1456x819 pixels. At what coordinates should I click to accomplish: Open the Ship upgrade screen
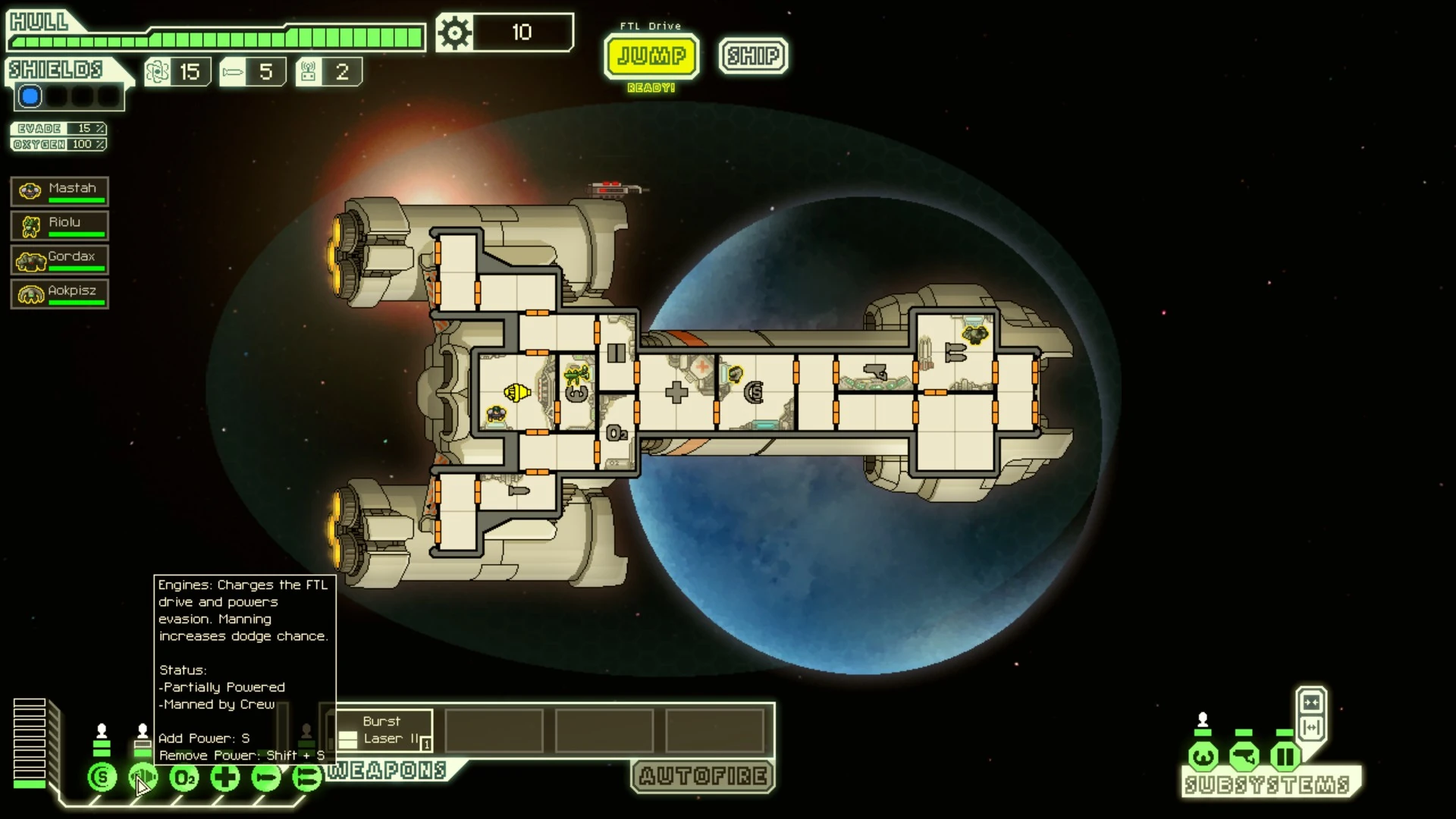pyautogui.click(x=753, y=56)
